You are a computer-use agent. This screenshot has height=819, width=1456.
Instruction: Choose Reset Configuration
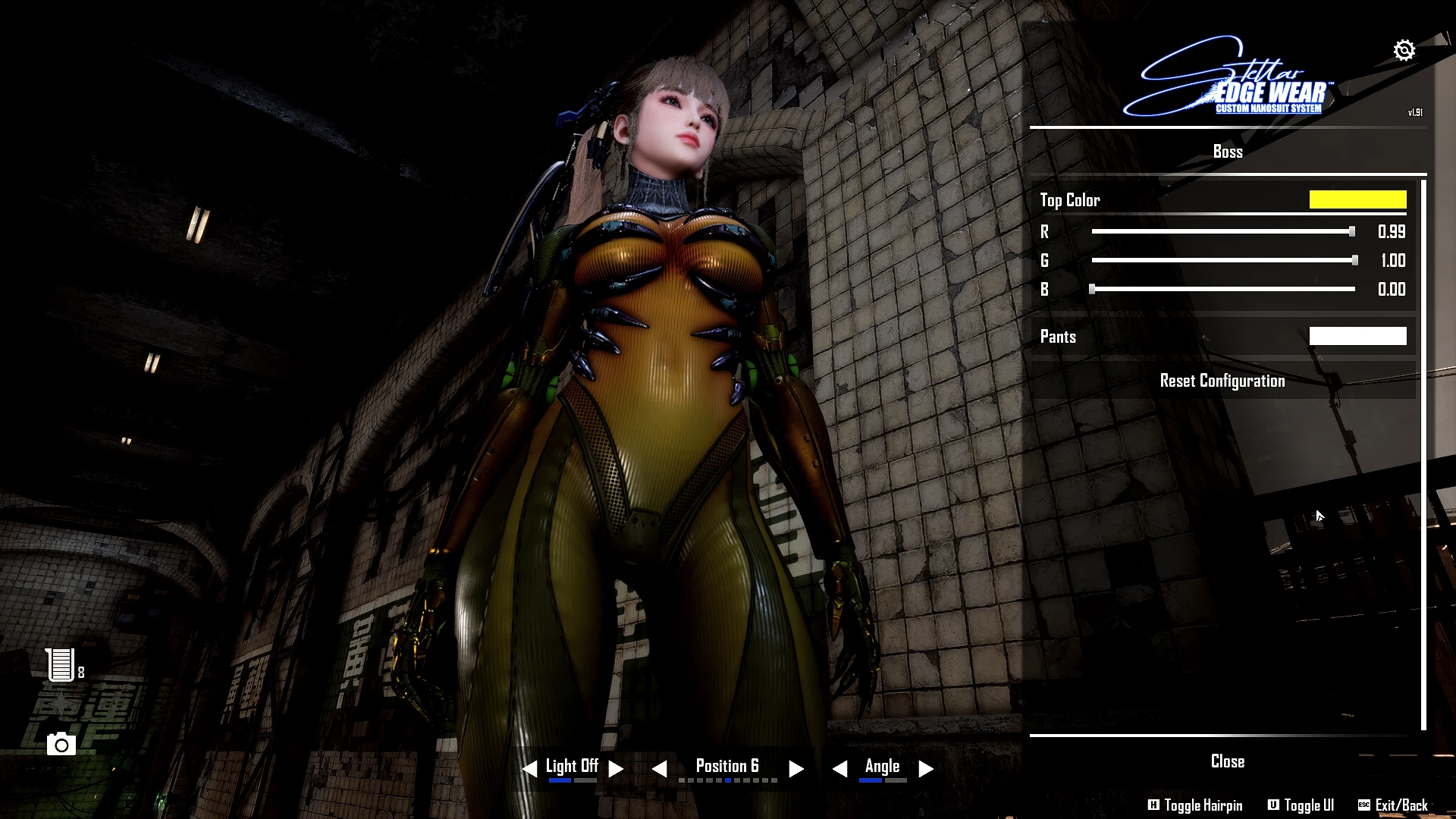(x=1222, y=381)
